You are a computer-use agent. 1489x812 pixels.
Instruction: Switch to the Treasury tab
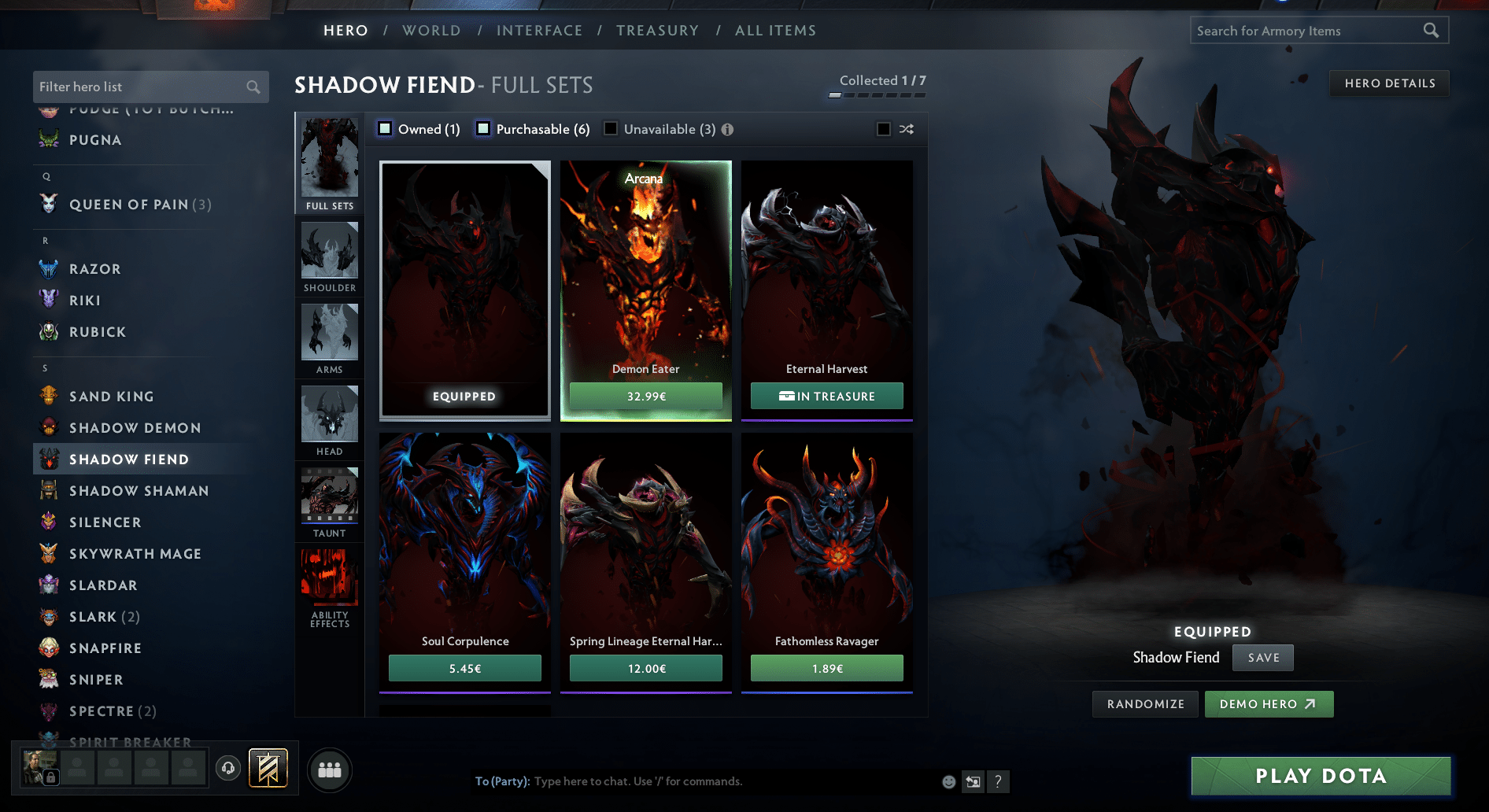coord(658,30)
